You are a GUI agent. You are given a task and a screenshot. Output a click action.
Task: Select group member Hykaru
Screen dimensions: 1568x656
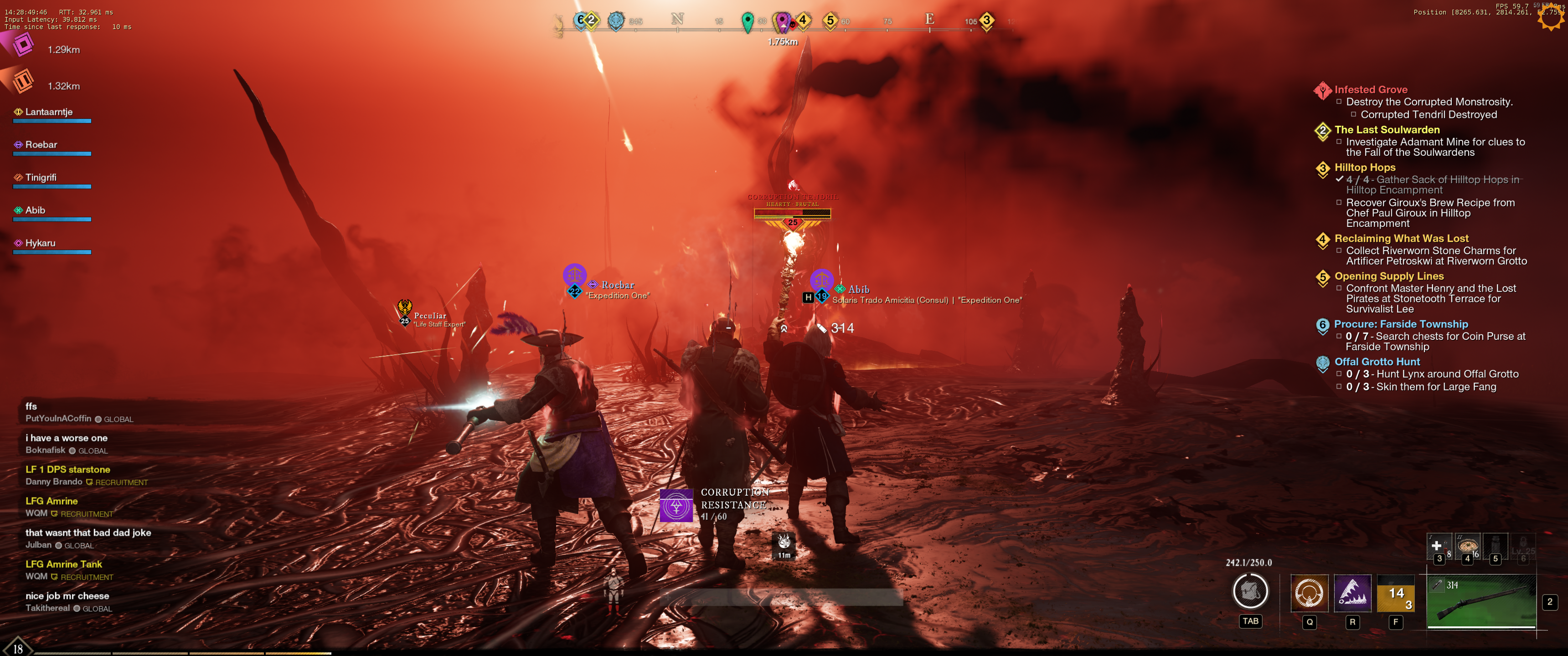[x=40, y=243]
